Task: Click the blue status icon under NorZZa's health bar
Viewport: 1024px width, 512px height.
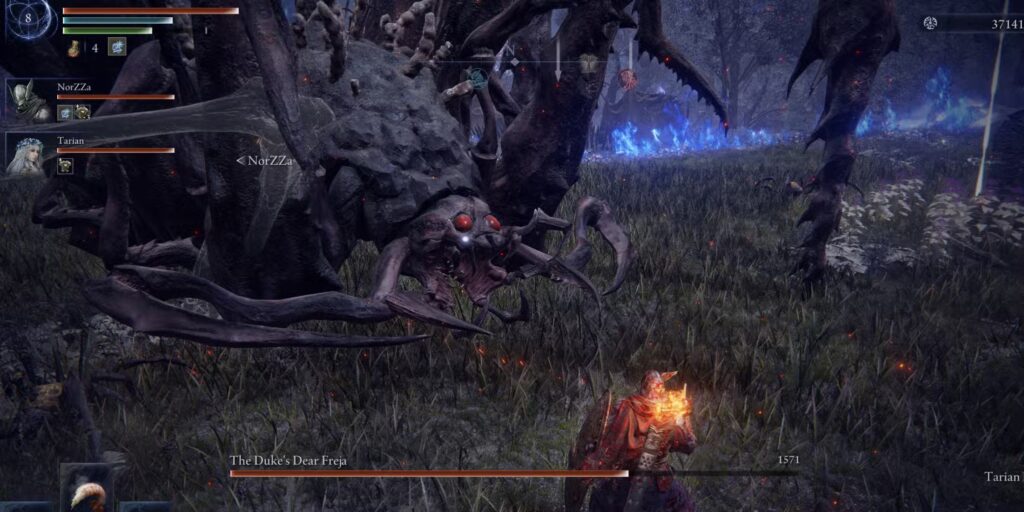Action: (x=65, y=112)
